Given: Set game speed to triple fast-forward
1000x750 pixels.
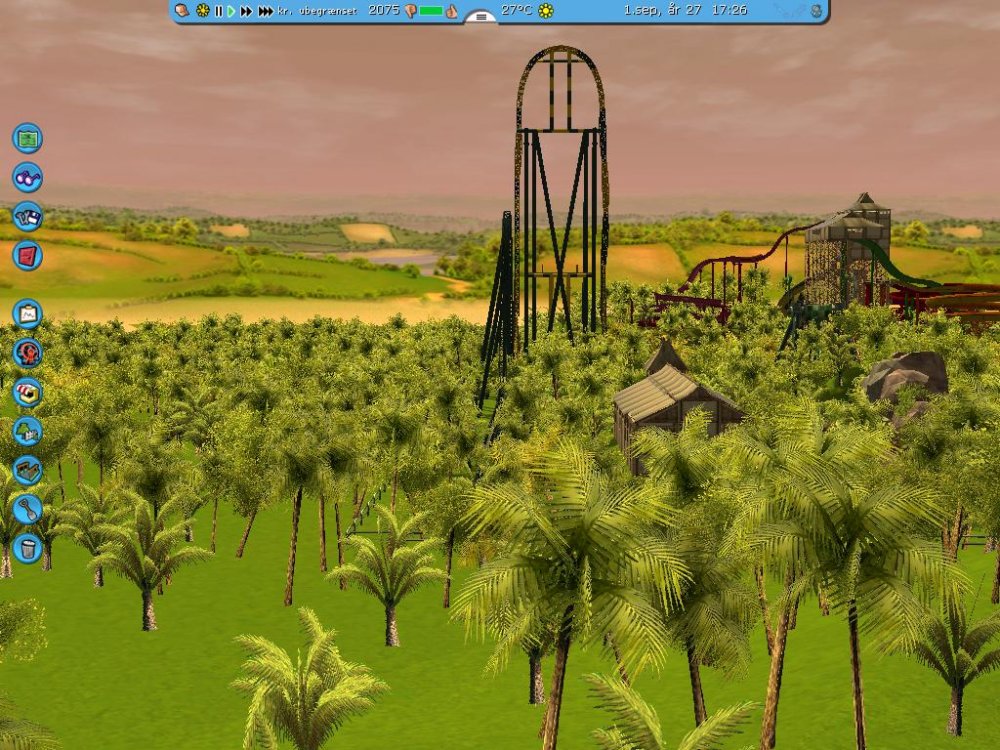Looking at the screenshot, I should 265,10.
